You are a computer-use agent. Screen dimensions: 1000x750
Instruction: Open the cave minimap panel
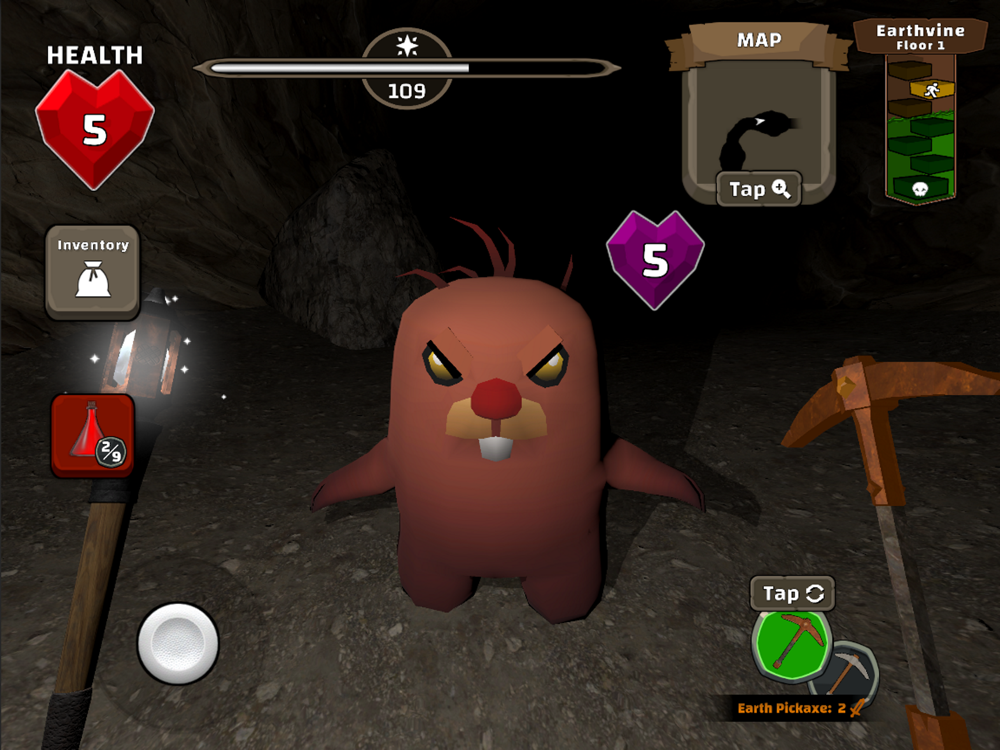click(x=757, y=125)
